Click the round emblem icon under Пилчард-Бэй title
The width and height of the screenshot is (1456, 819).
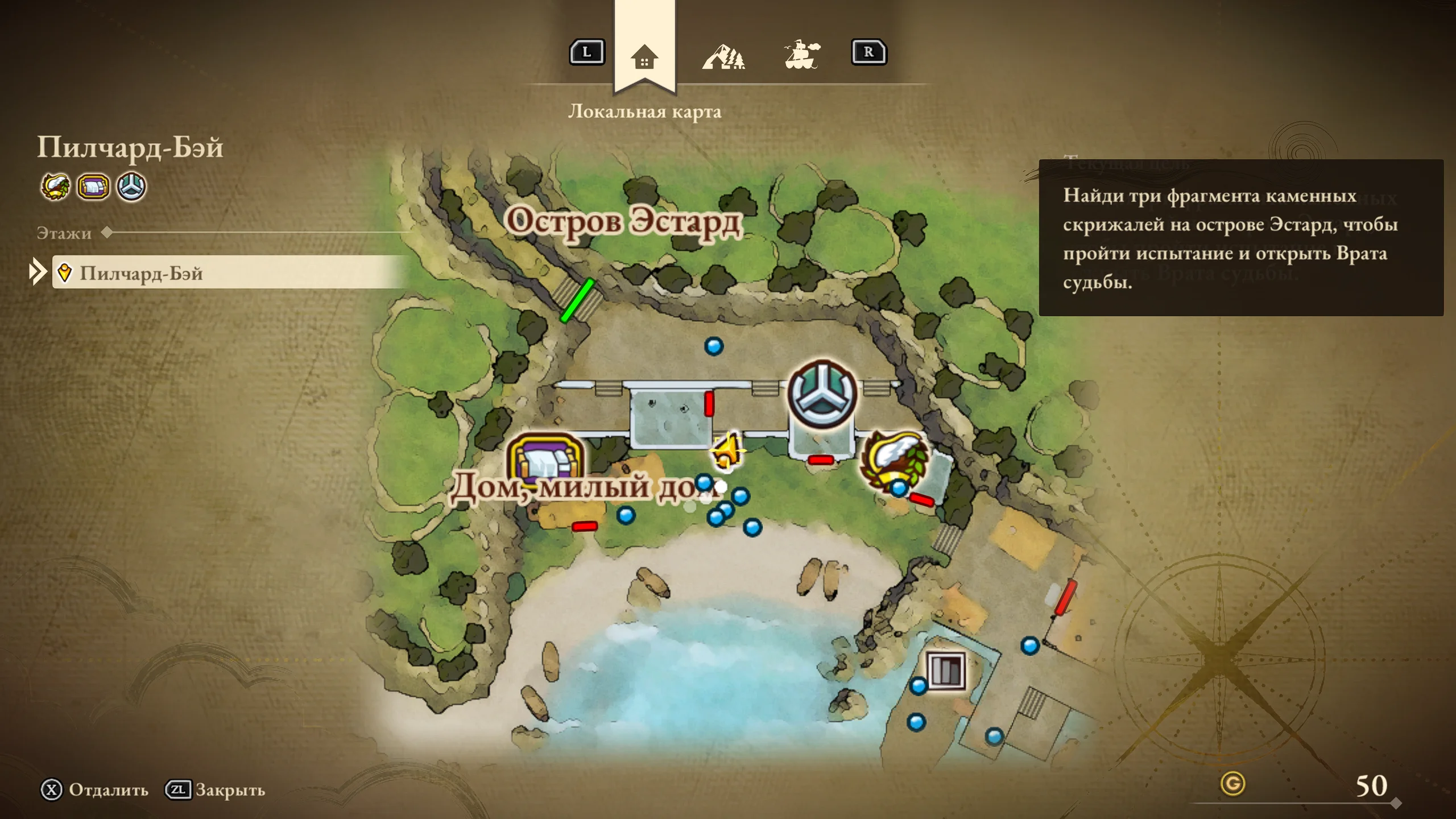131,187
